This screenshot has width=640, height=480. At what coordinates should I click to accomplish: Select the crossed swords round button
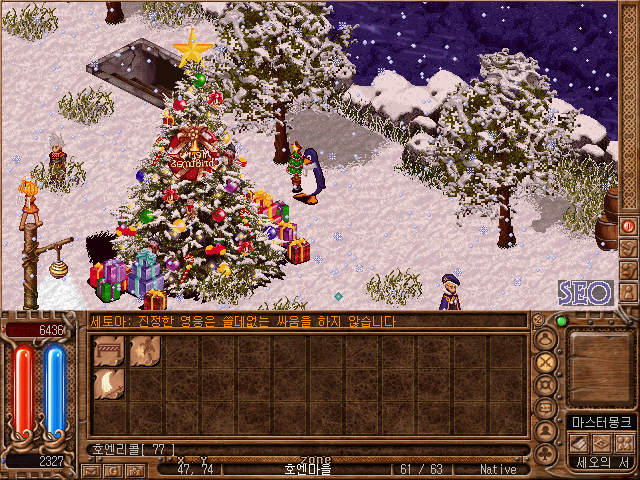[545, 362]
